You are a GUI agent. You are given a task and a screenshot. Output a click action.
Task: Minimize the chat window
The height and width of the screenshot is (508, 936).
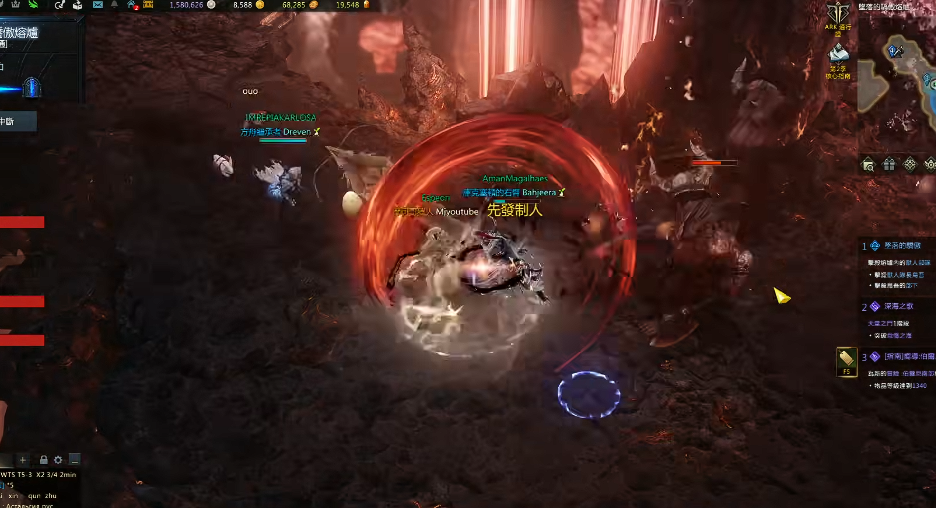tap(73, 460)
